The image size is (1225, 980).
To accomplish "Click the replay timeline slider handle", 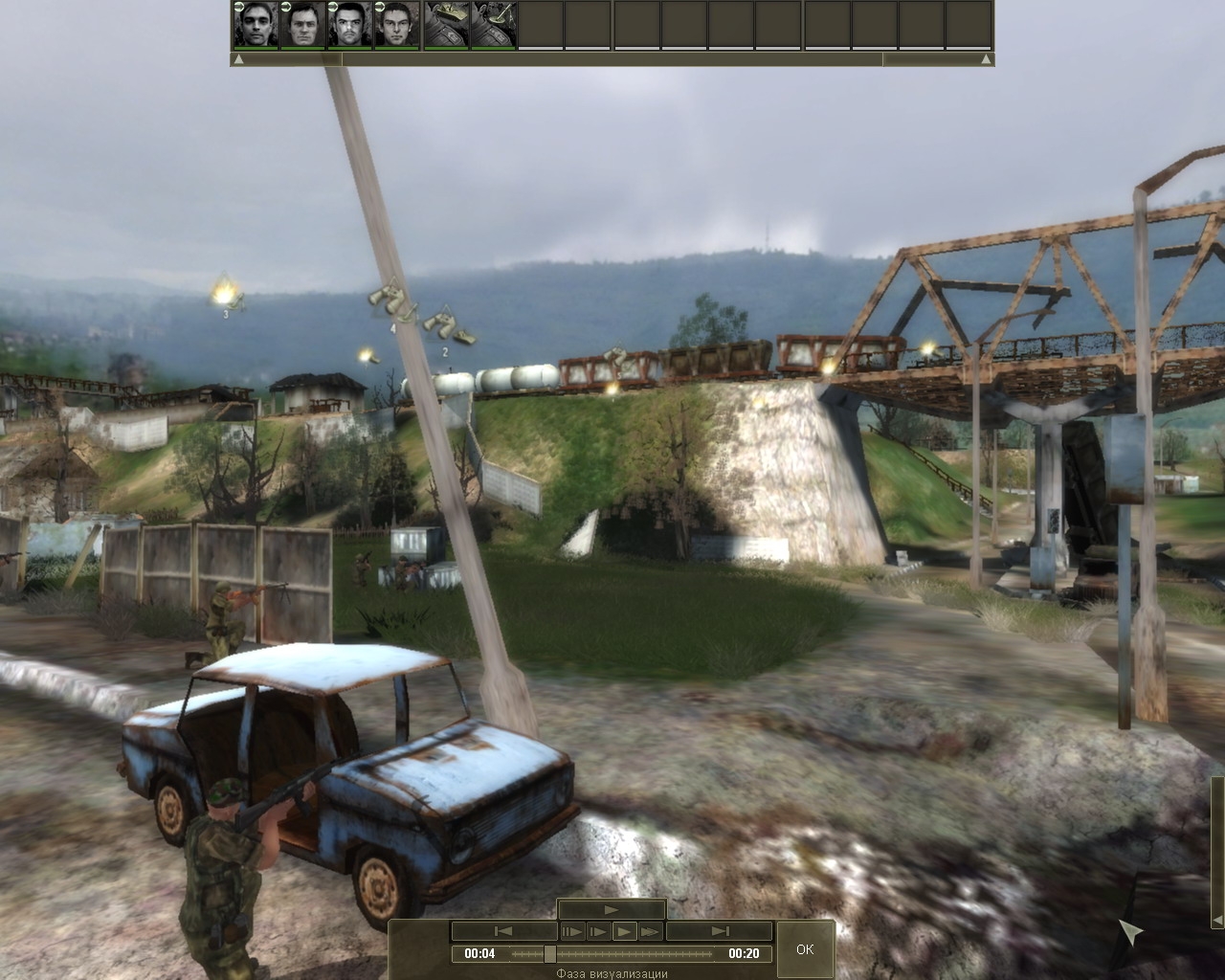I will tap(549, 953).
